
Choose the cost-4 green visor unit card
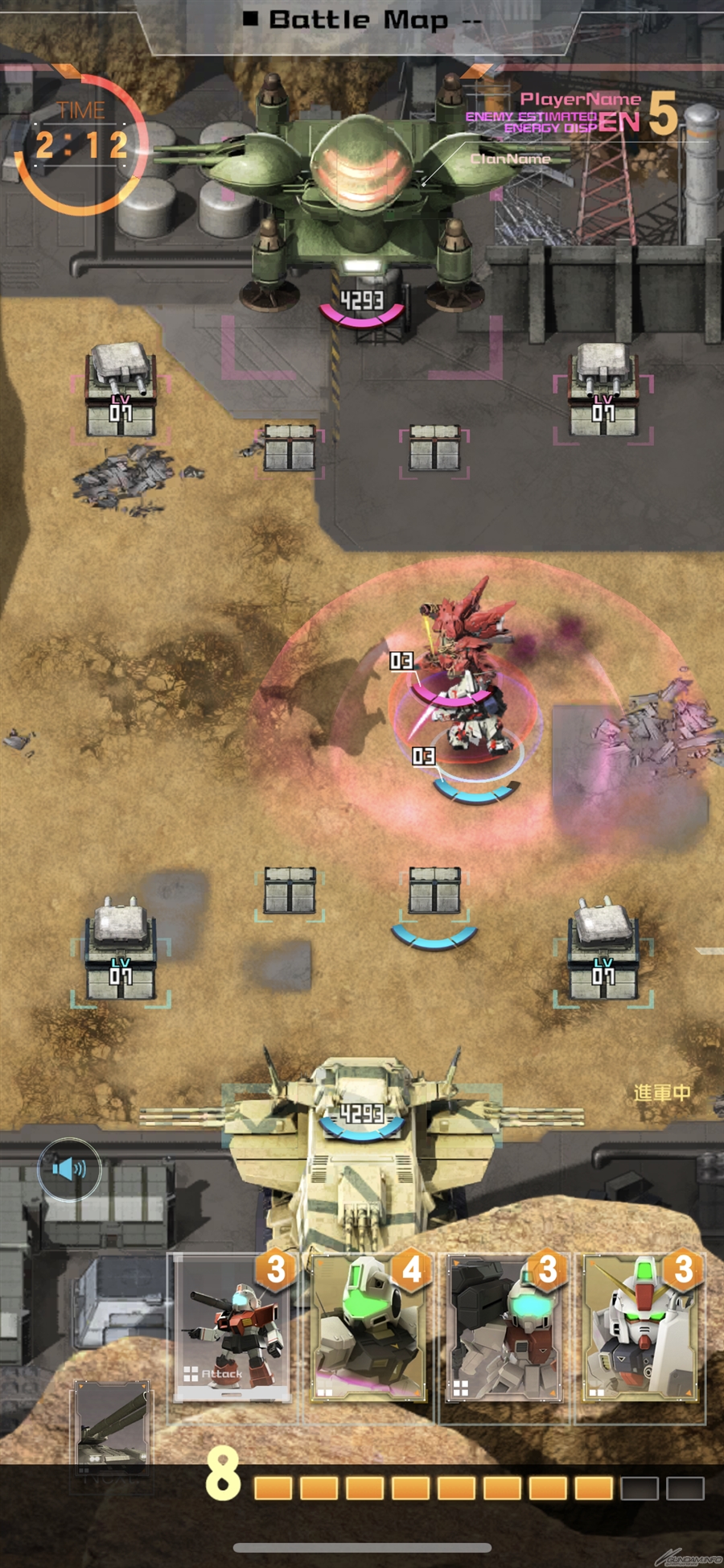point(369,1327)
